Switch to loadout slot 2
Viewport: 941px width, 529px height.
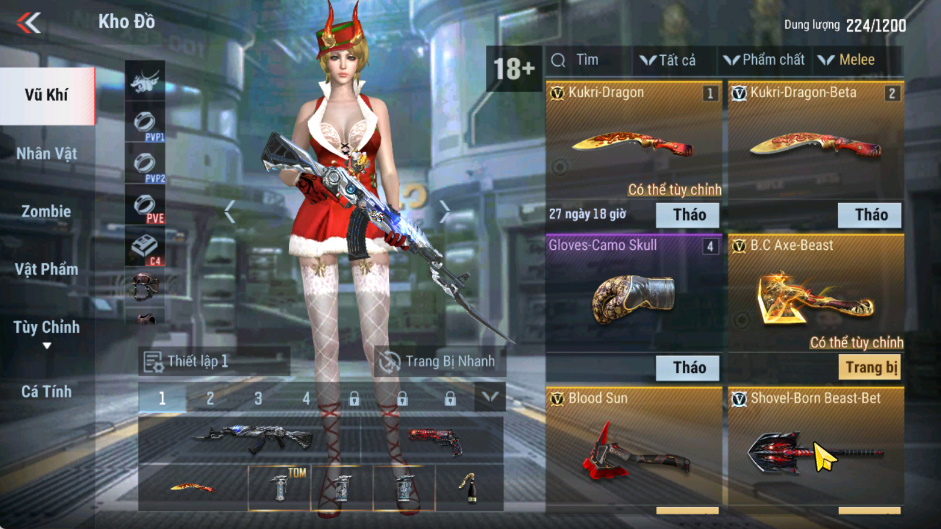[x=210, y=398]
